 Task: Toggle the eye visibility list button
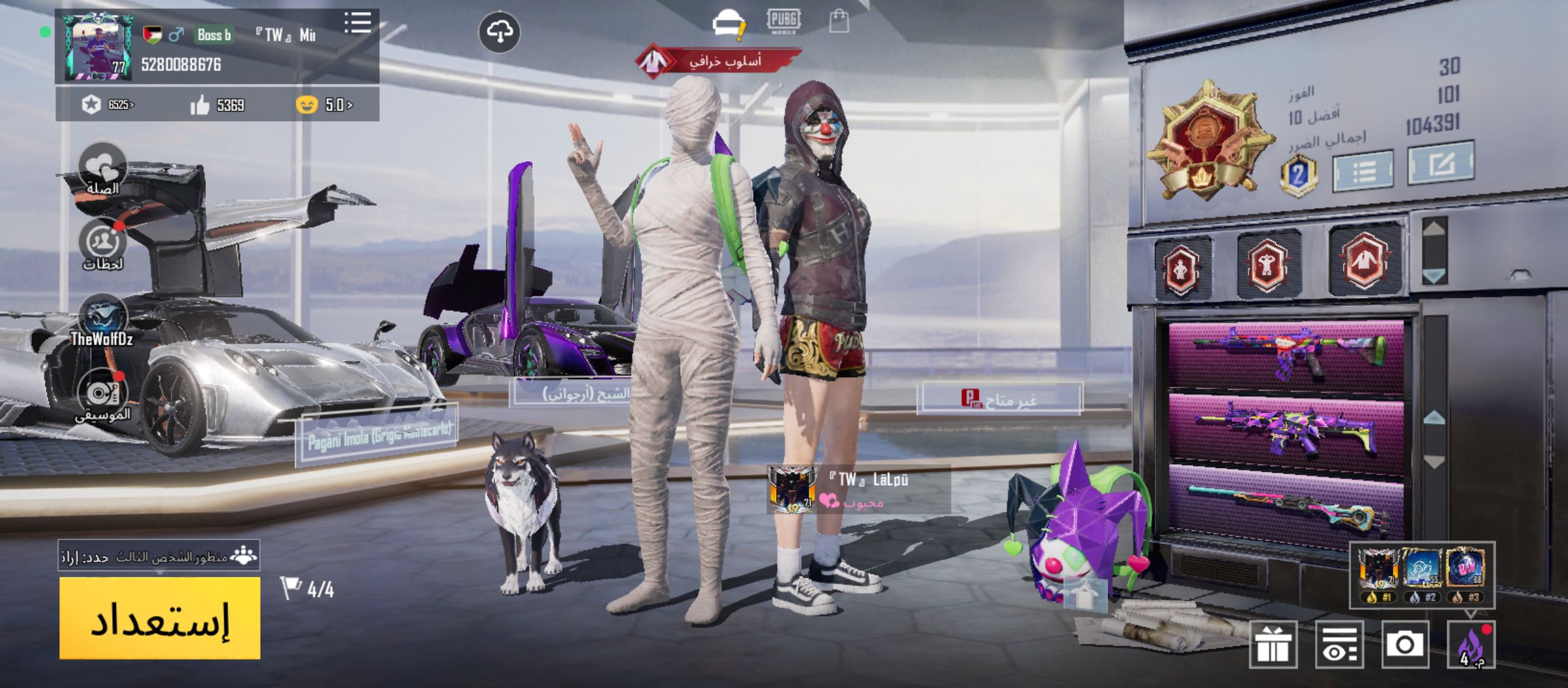pos(1339,645)
